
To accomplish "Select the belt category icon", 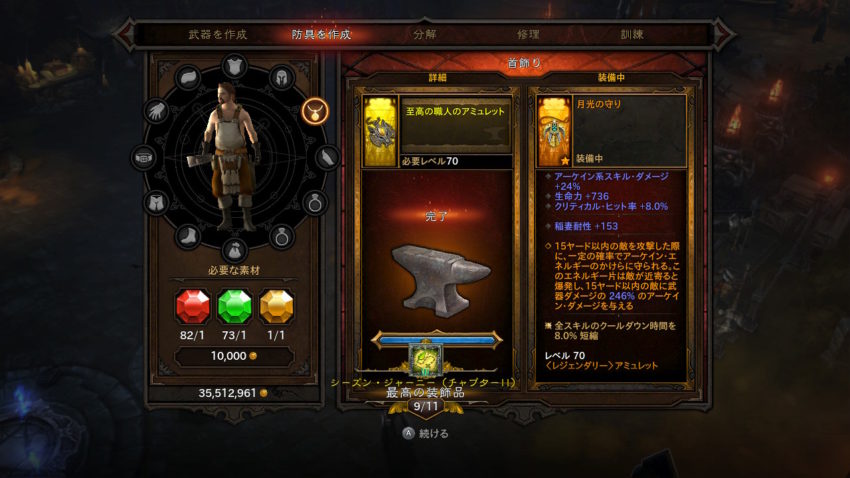I will tap(146, 157).
